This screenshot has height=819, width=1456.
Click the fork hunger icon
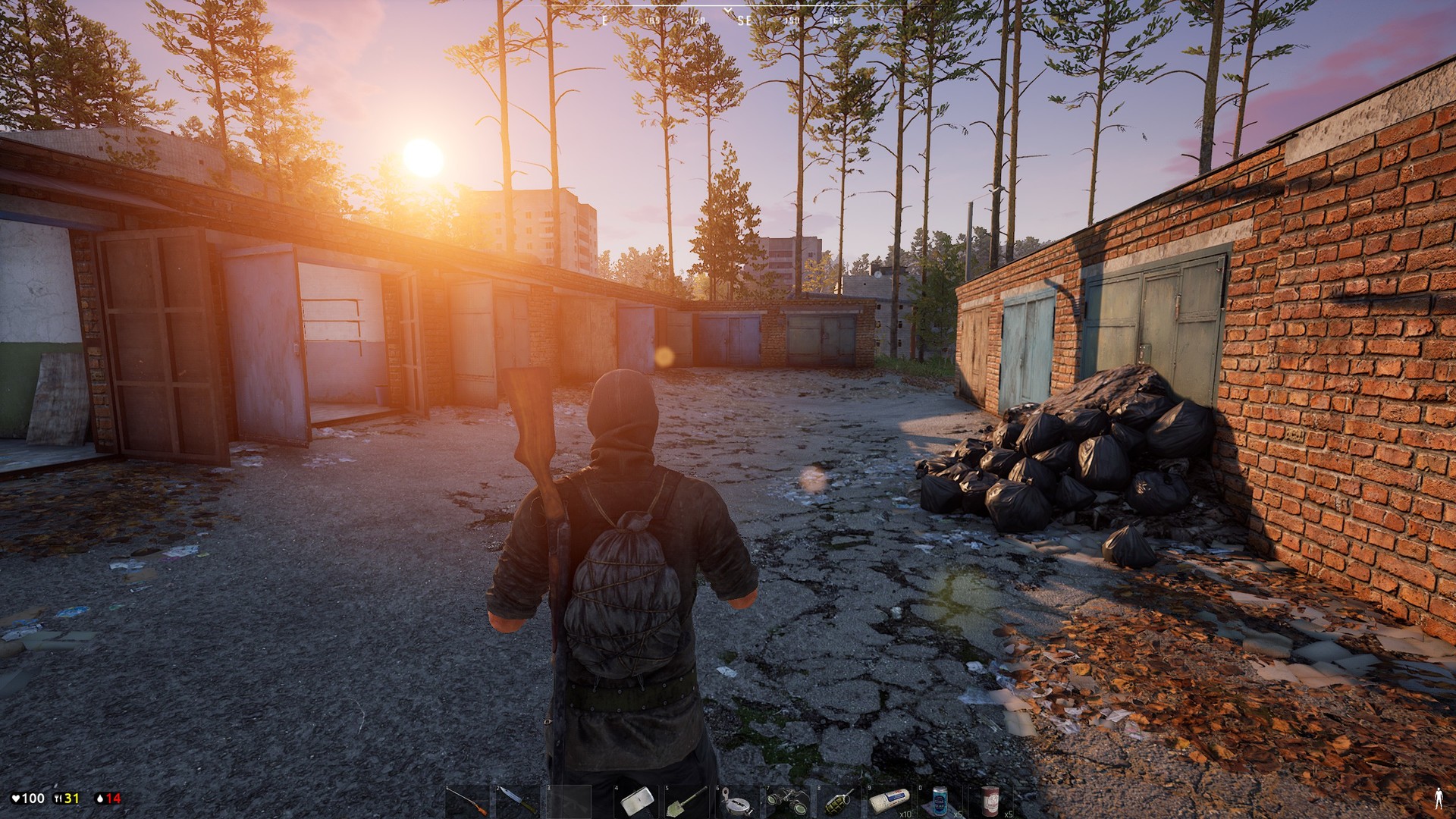[58, 798]
